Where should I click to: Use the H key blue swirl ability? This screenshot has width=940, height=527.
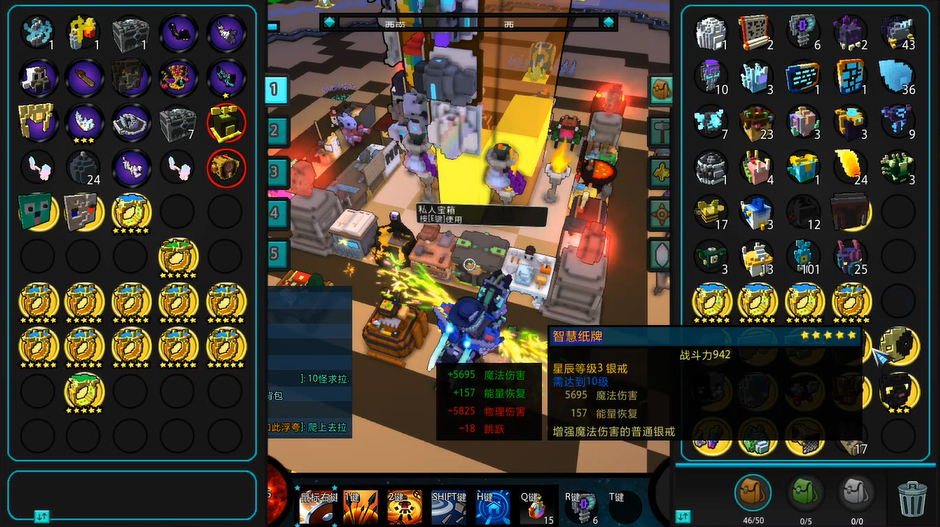(x=492, y=505)
